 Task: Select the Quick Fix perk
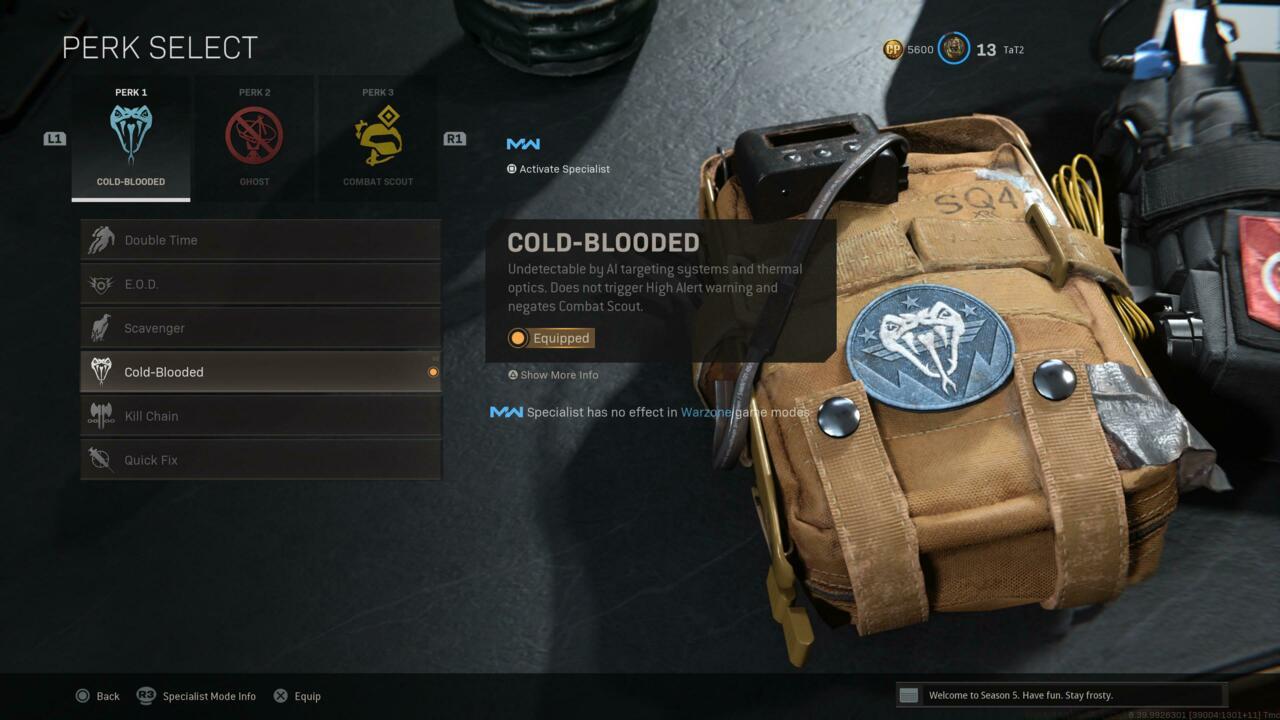pyautogui.click(x=260, y=460)
